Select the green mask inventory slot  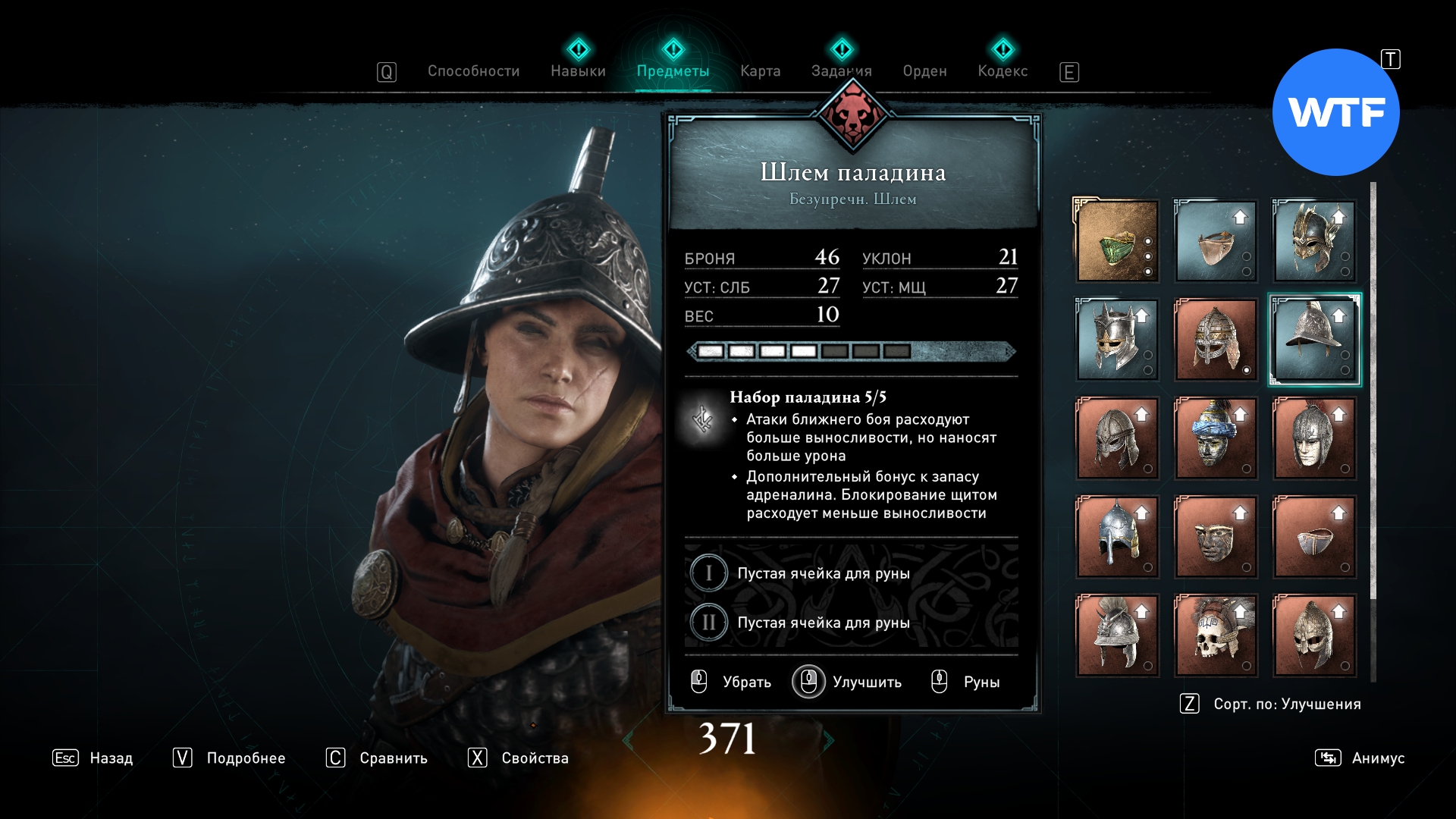pos(1117,241)
